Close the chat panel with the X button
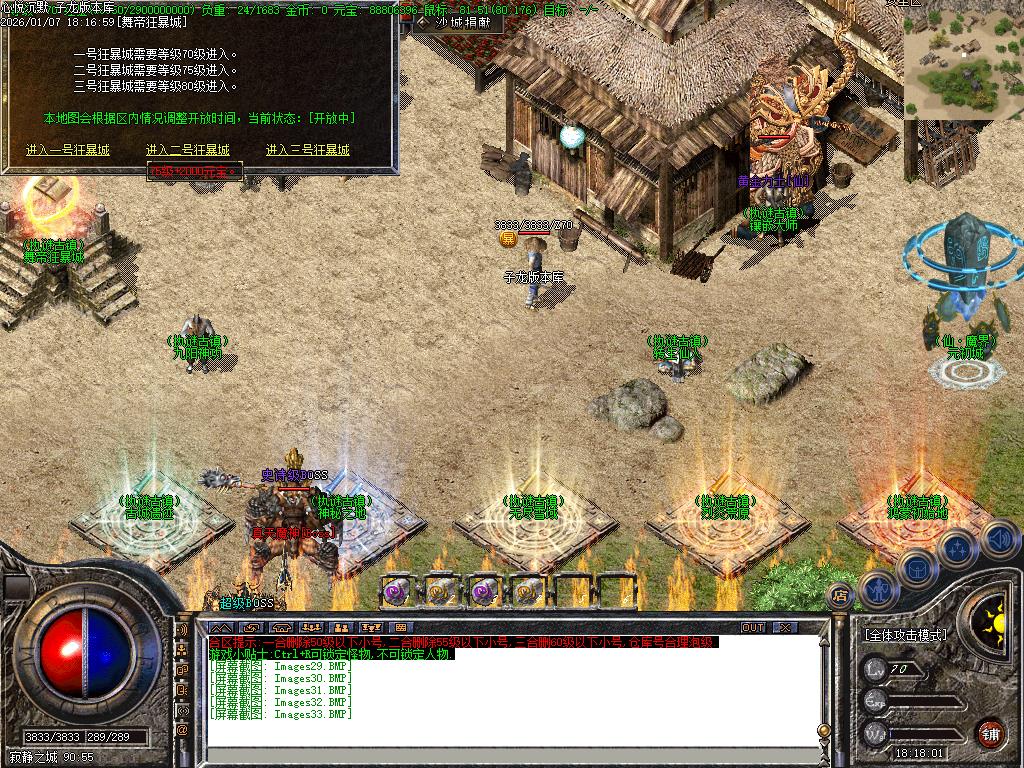The height and width of the screenshot is (768, 1024). [786, 628]
